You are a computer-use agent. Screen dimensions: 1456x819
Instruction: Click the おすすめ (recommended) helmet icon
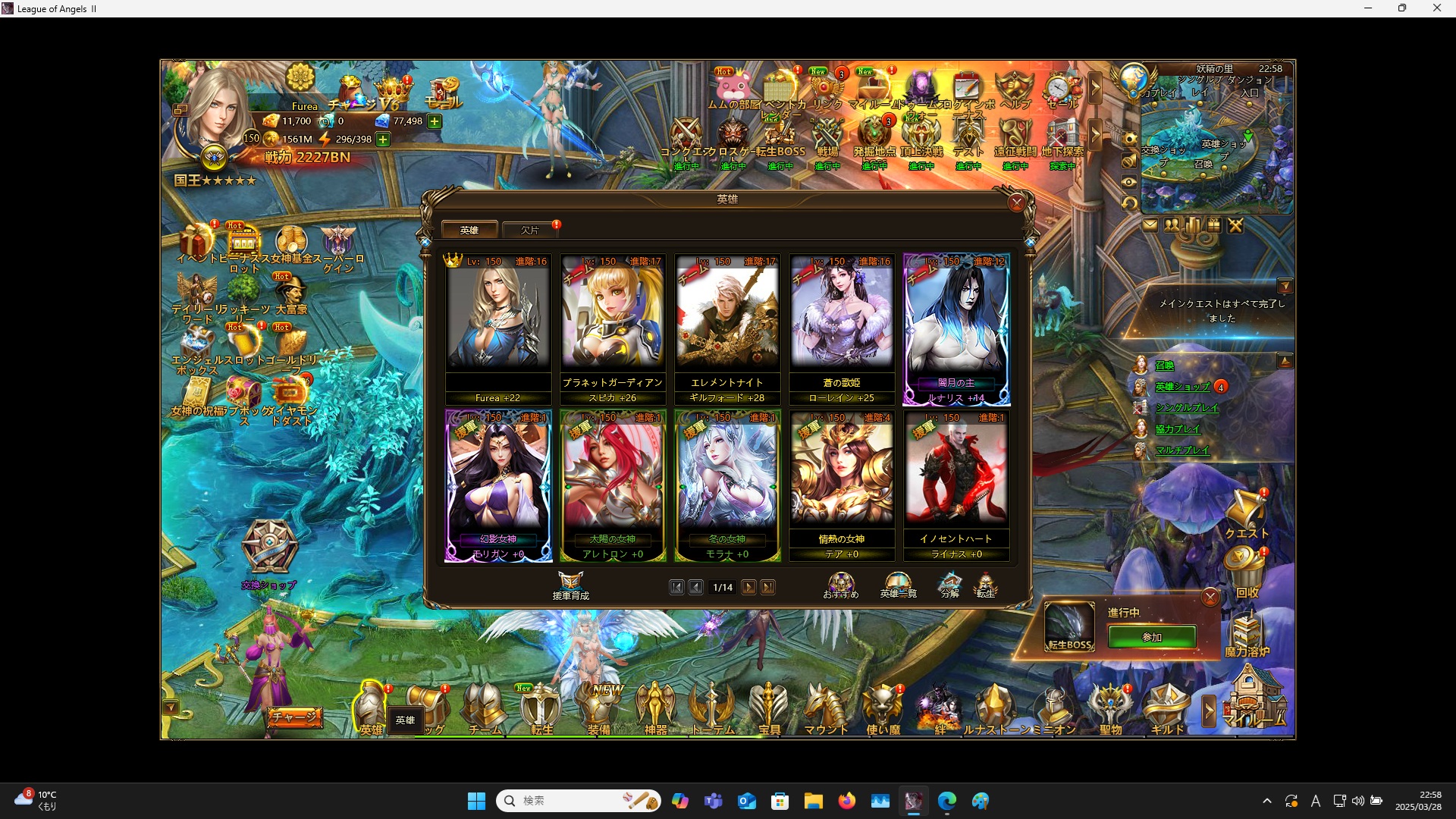(840, 582)
